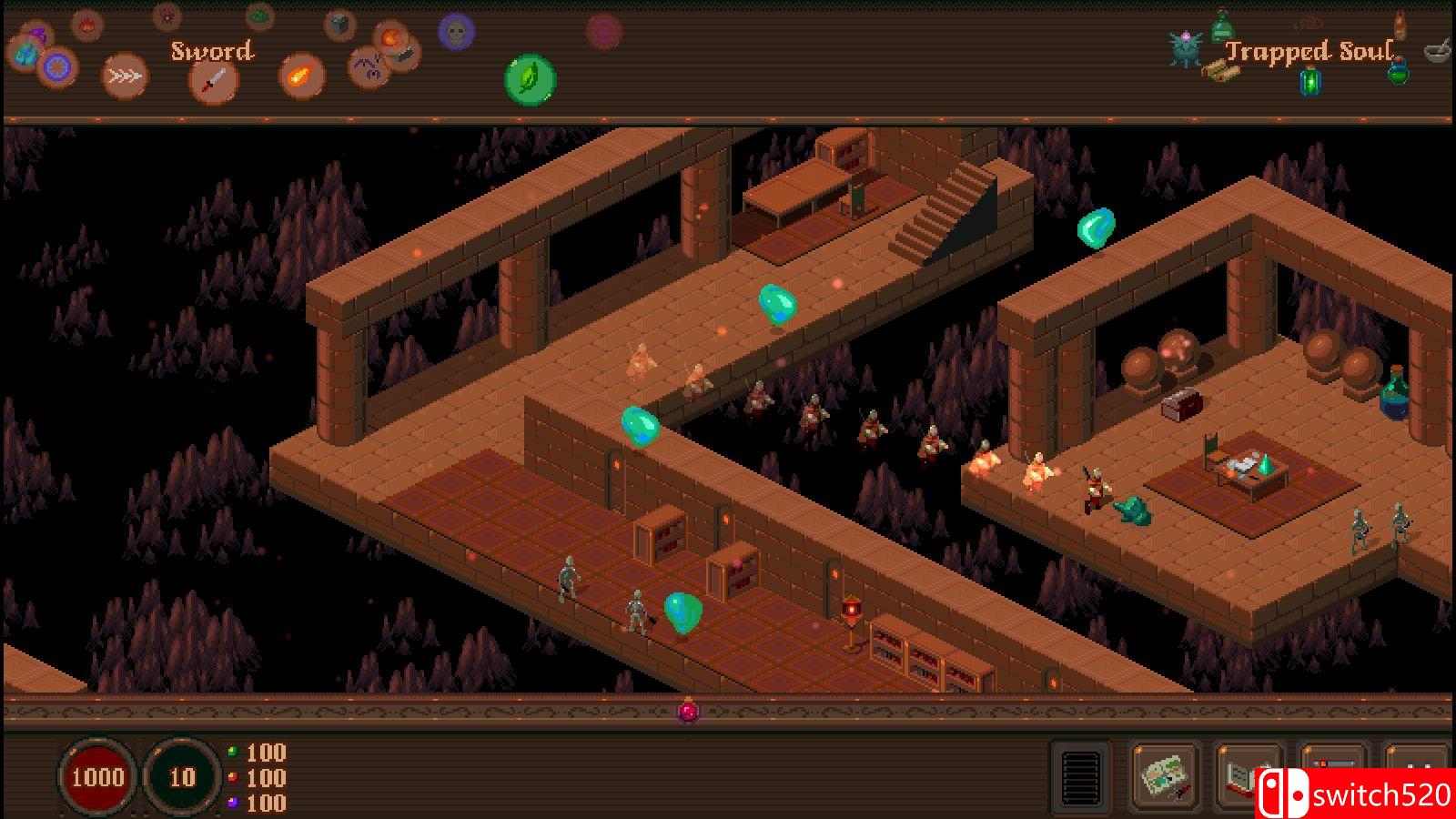Click the arrow volley skill icon

pos(126,75)
